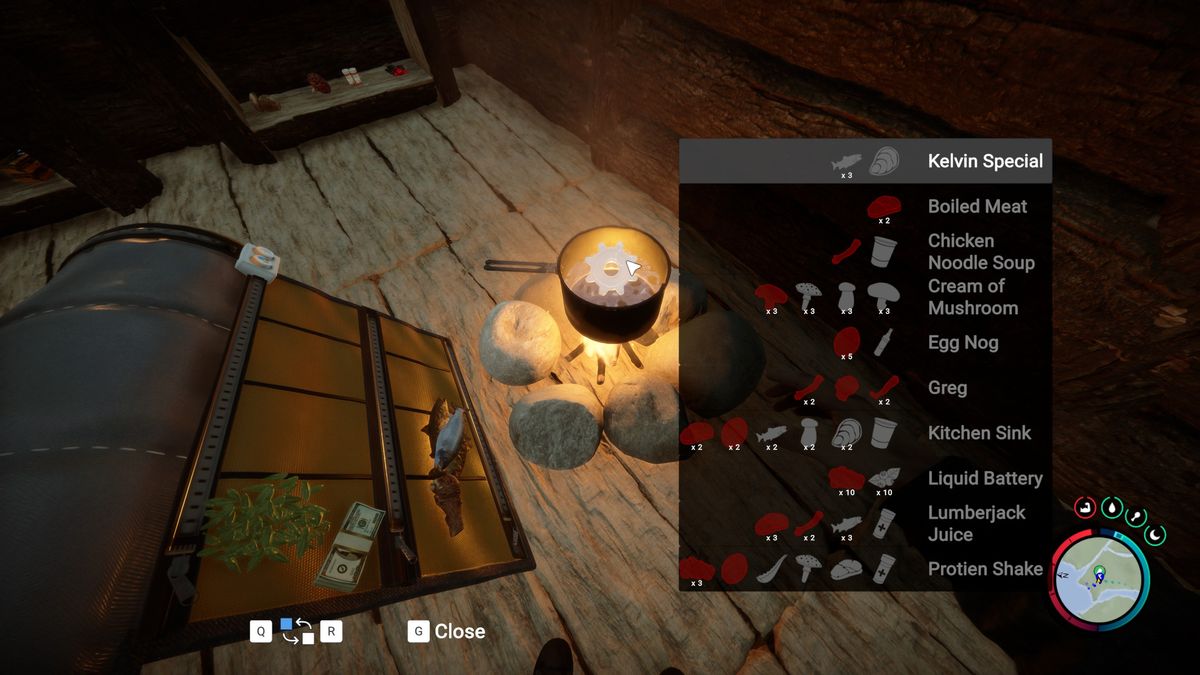Select the Kelvin Special recipe
Viewport: 1200px width, 675px height.
pyautogui.click(x=984, y=161)
